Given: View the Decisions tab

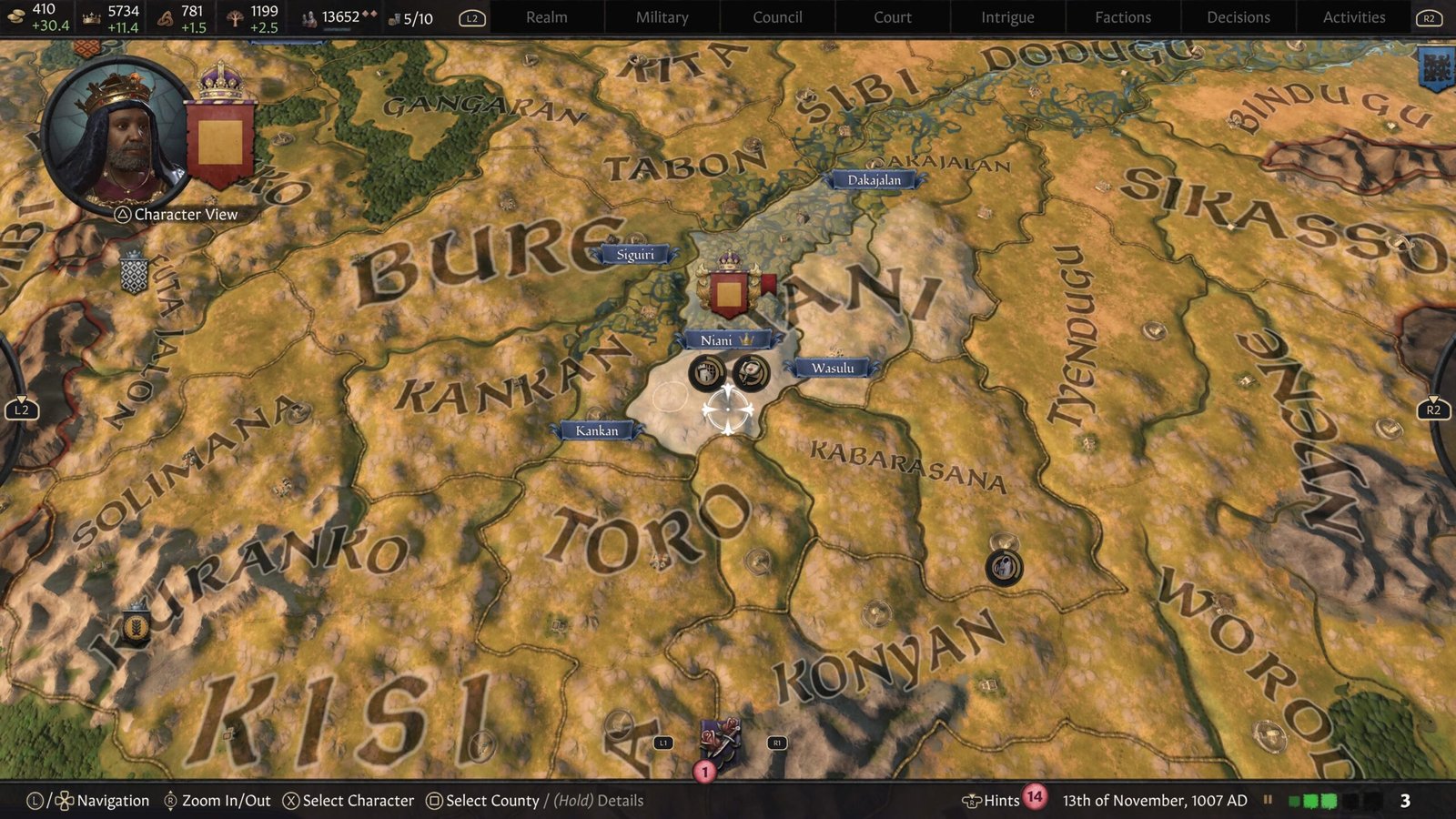Looking at the screenshot, I should [1238, 17].
